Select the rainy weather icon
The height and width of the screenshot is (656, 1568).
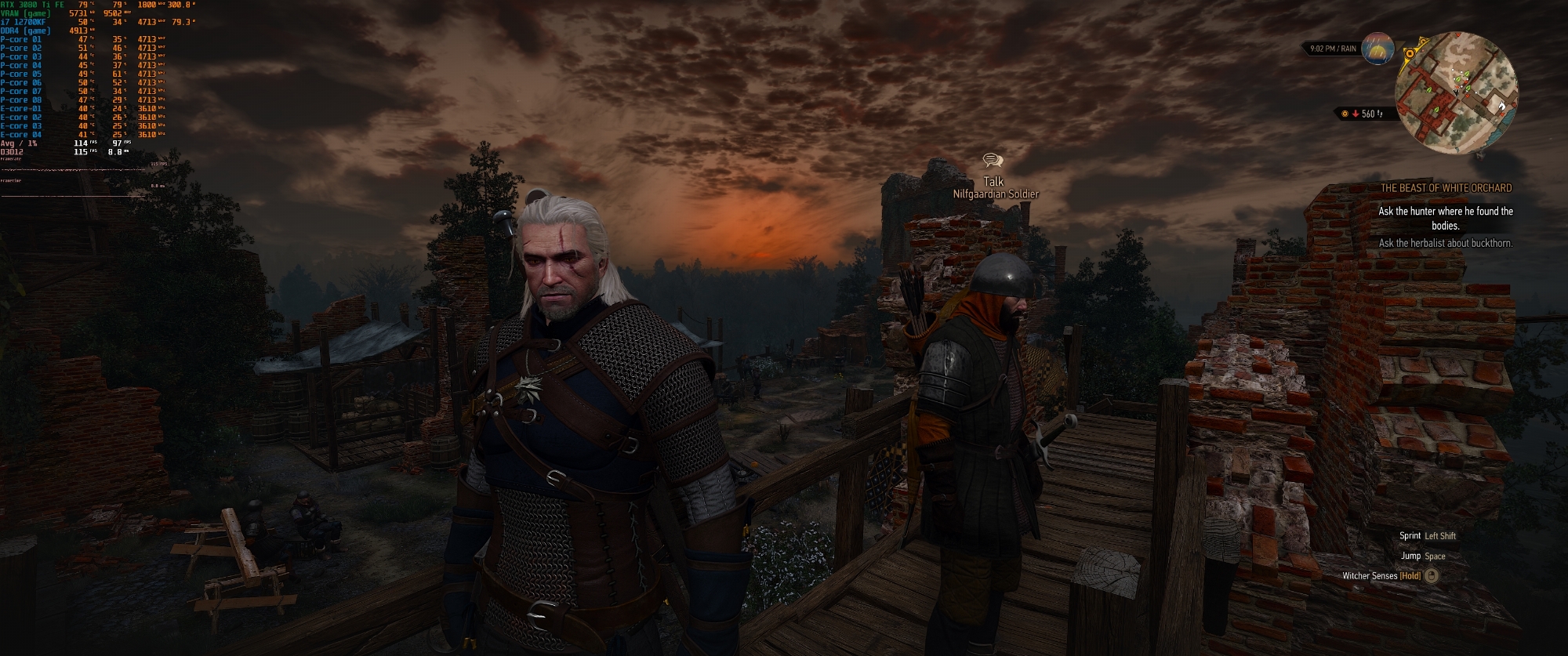point(1377,49)
